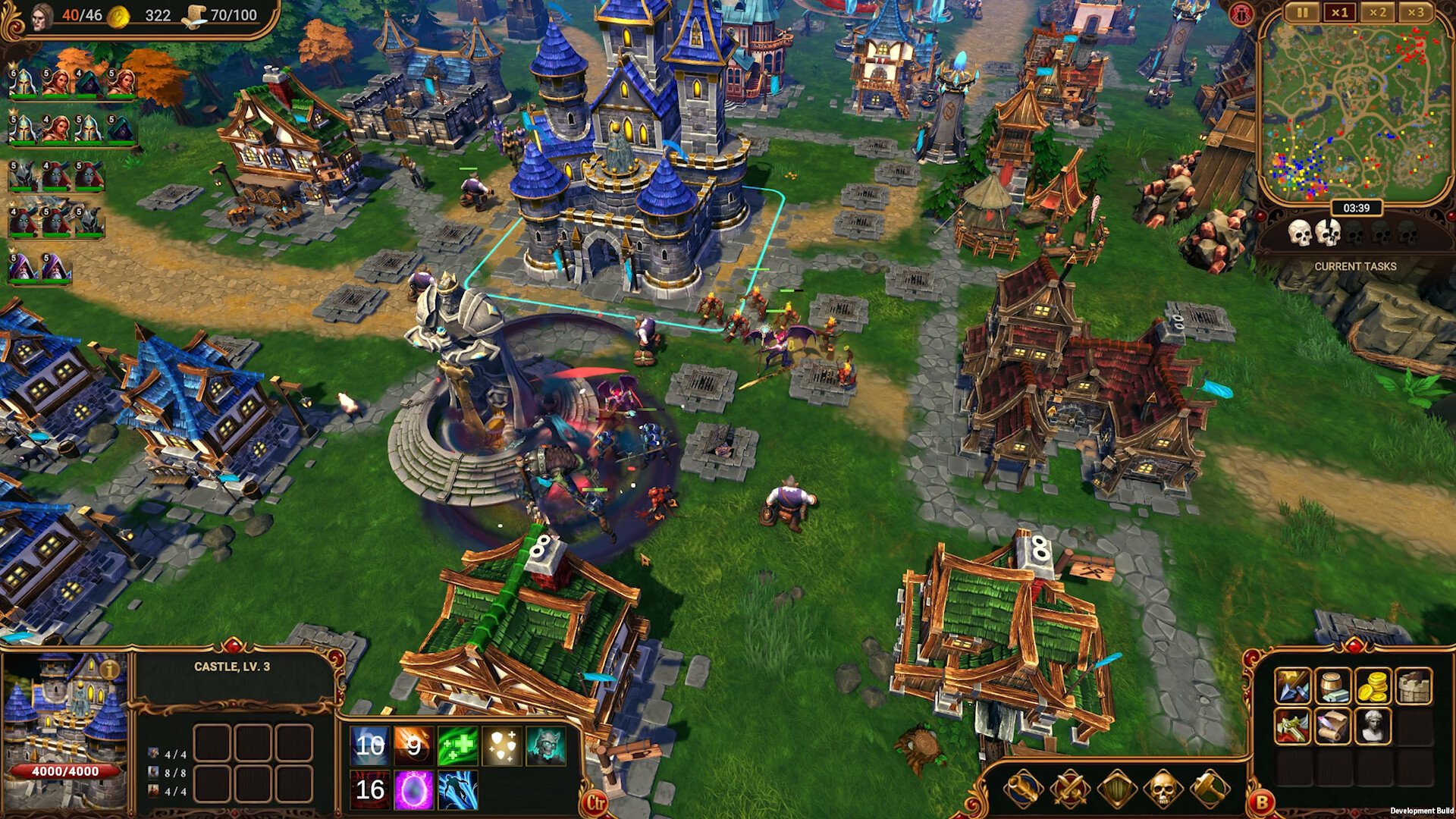Set game speed to x2

[x=1377, y=13]
